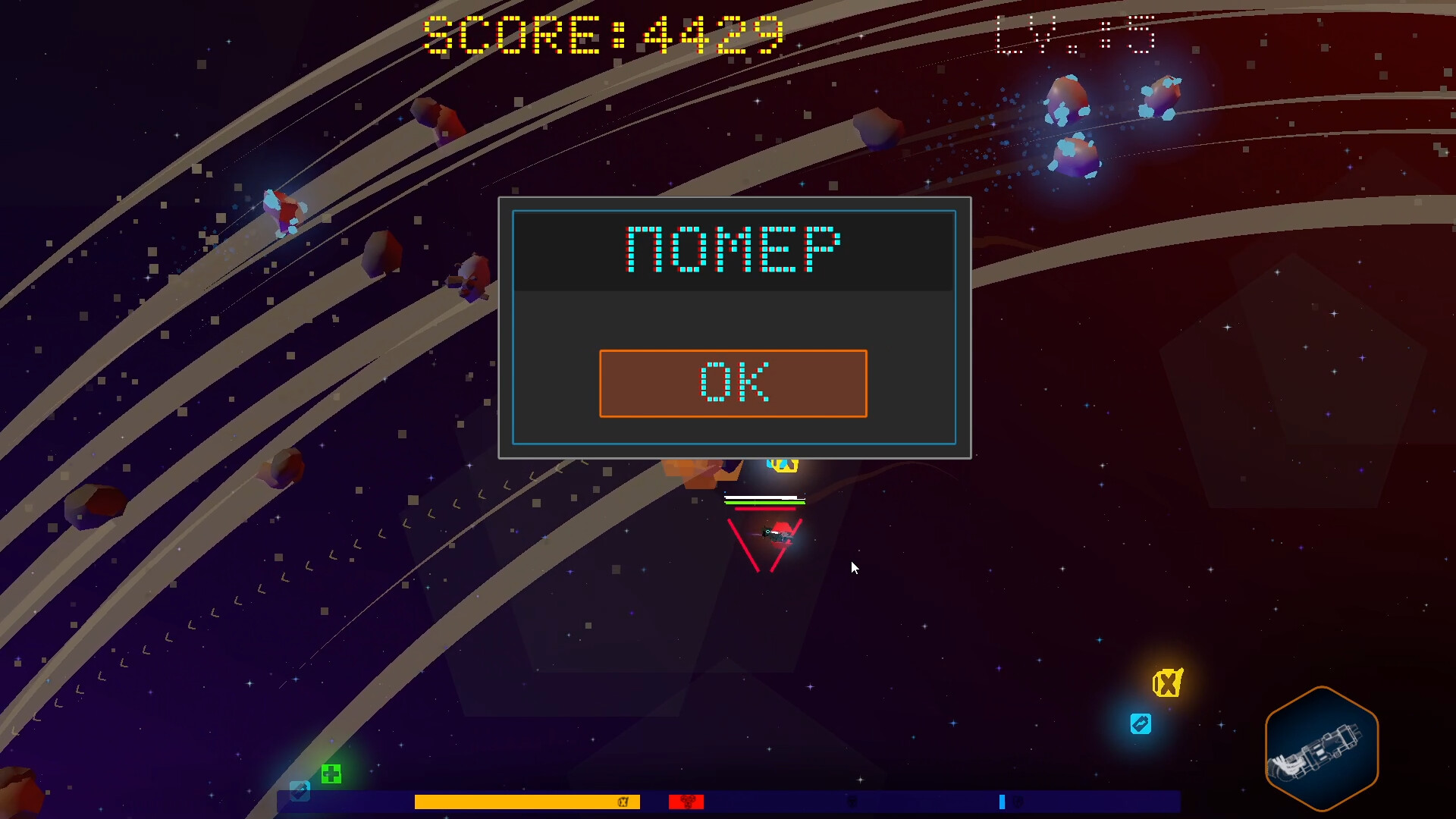Screen dimensions: 1456x819
Task: Click the cyan battery pickup icon
Action: pyautogui.click(x=1139, y=723)
